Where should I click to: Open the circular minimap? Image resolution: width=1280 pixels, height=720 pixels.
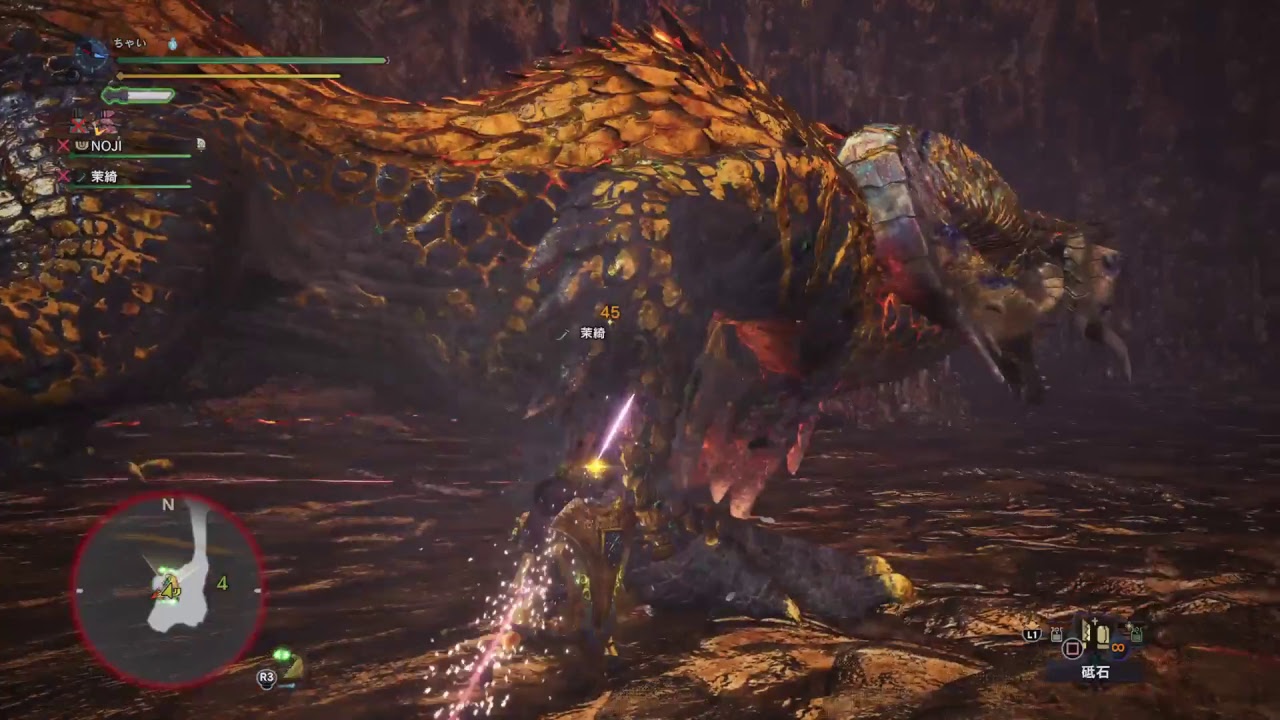168,591
